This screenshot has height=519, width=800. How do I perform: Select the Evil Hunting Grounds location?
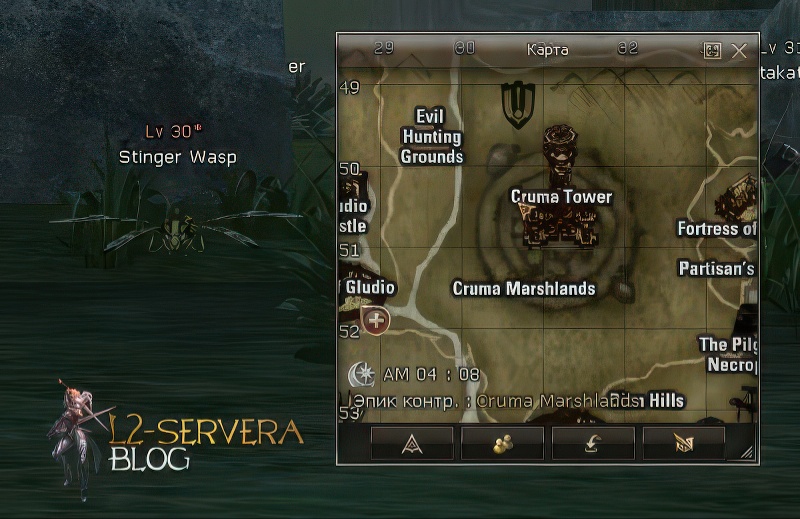pos(432,137)
